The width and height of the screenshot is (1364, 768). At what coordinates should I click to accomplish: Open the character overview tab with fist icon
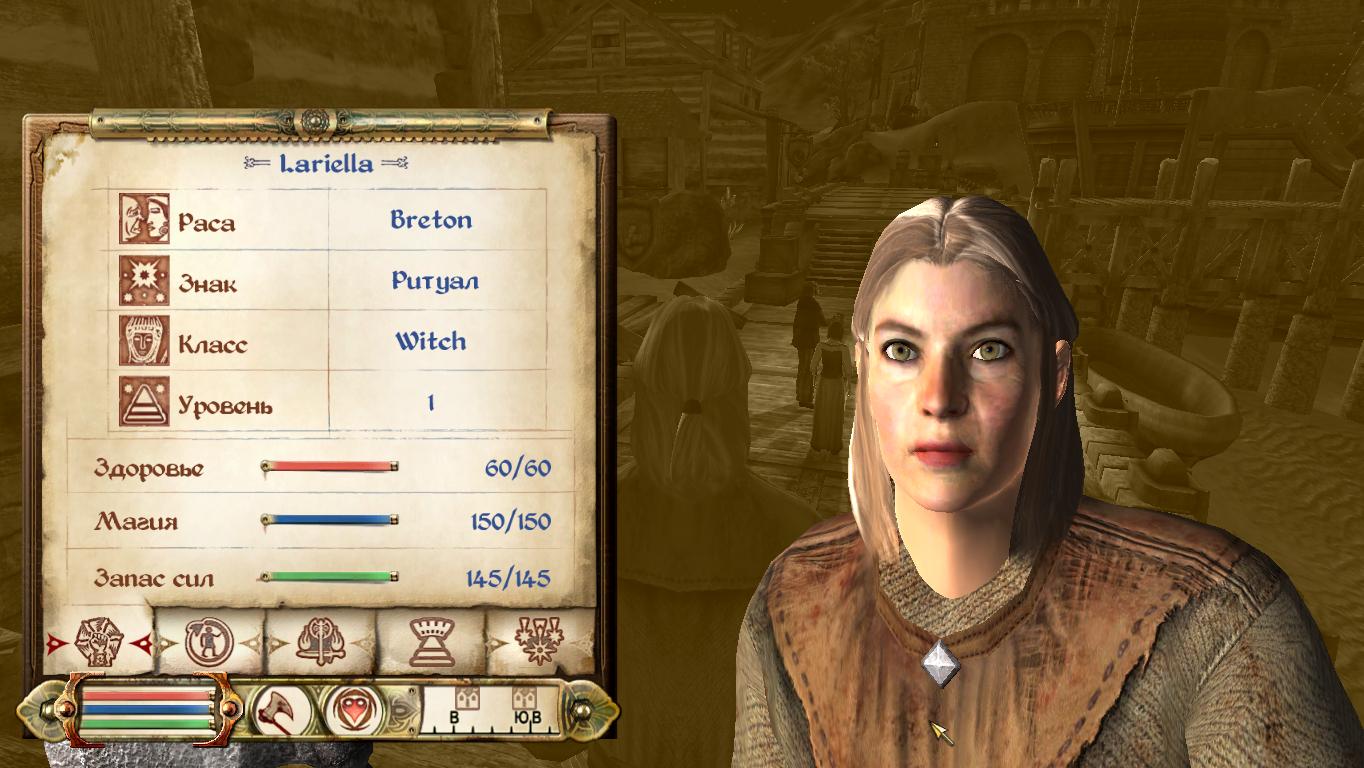98,642
